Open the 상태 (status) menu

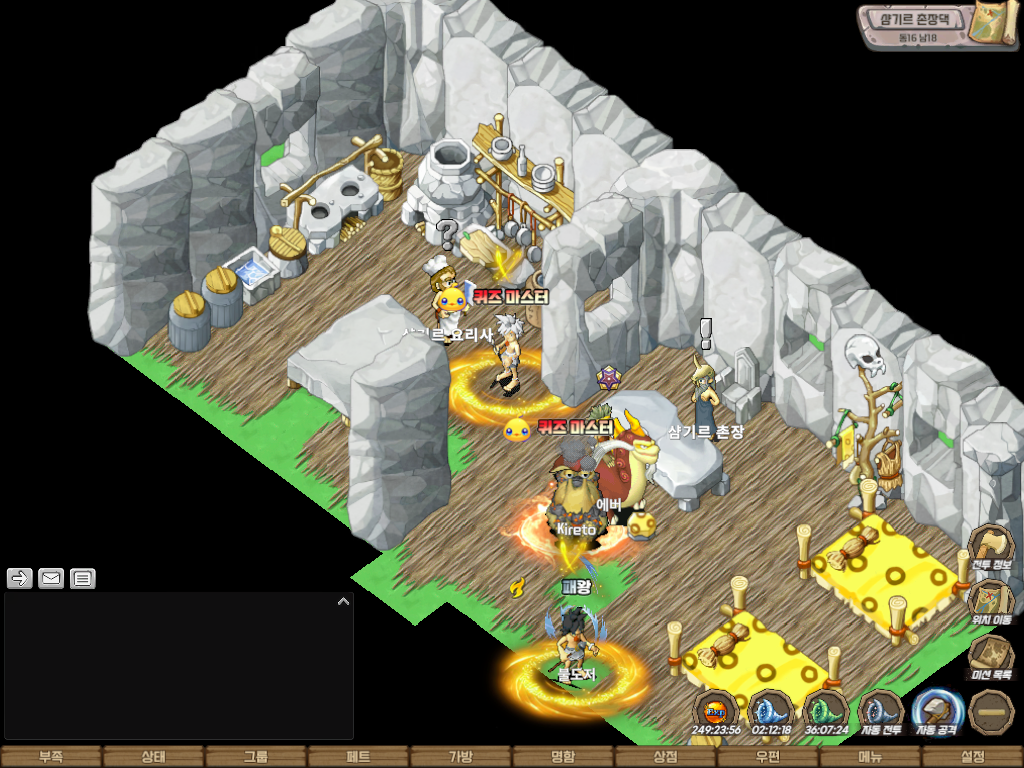click(x=153, y=757)
